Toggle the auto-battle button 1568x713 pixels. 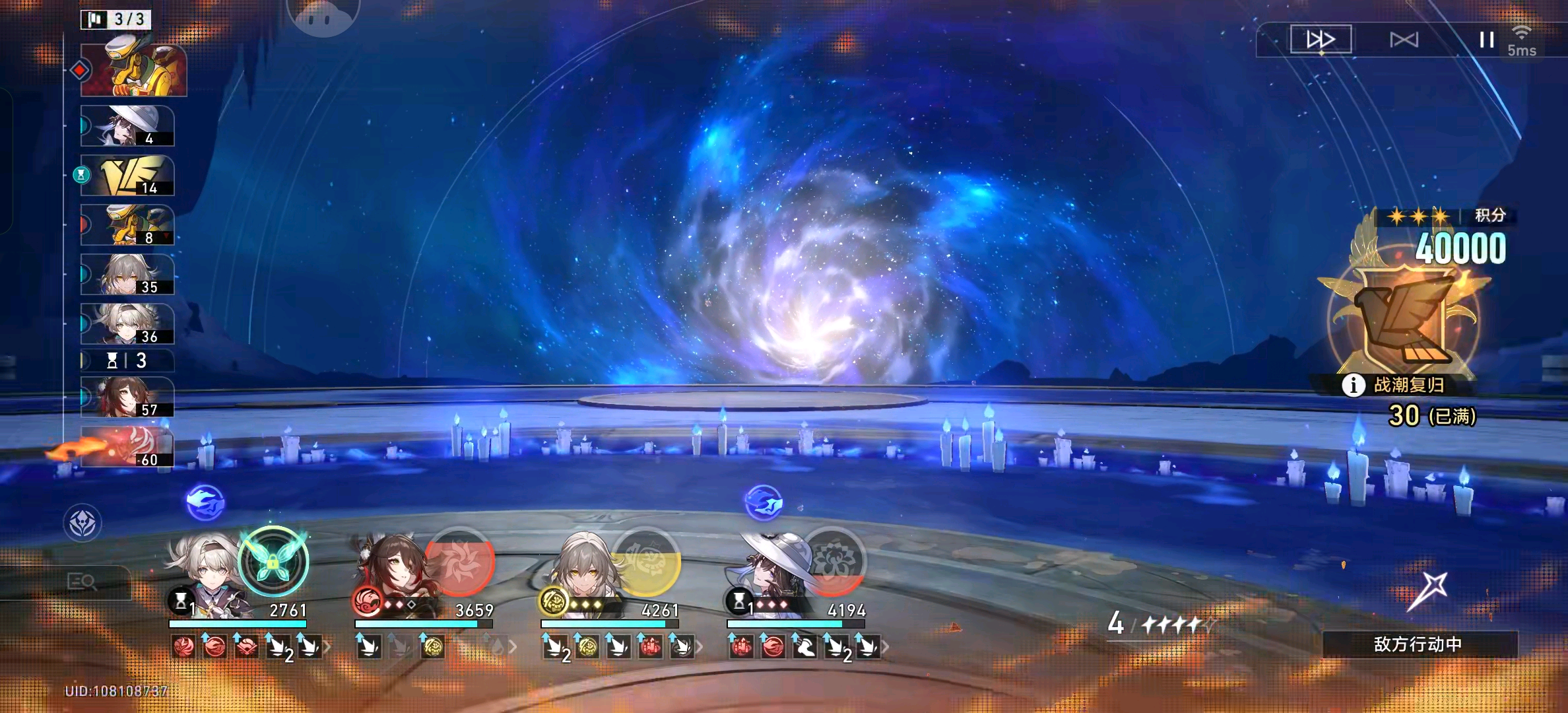pyautogui.click(x=1404, y=40)
